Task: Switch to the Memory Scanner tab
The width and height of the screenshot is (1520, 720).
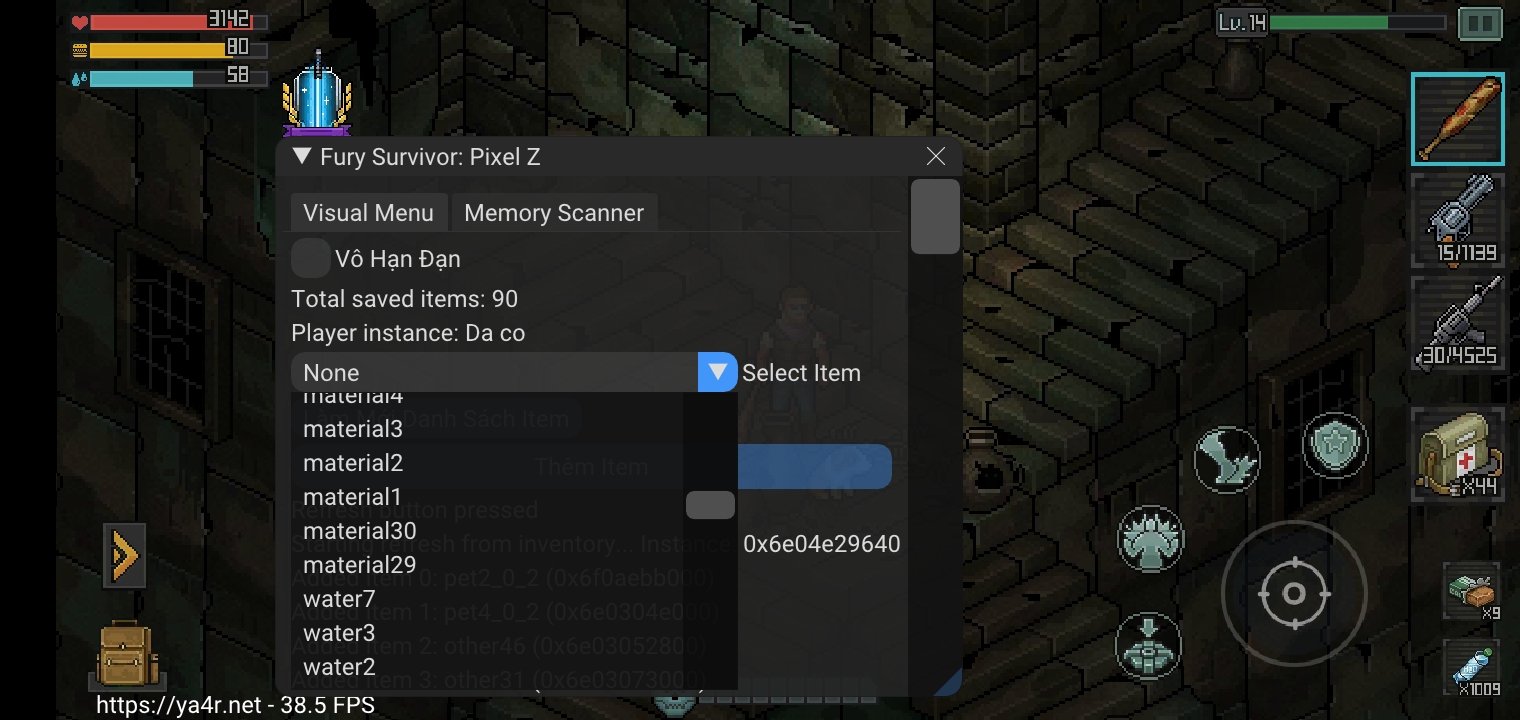Action: point(554,212)
